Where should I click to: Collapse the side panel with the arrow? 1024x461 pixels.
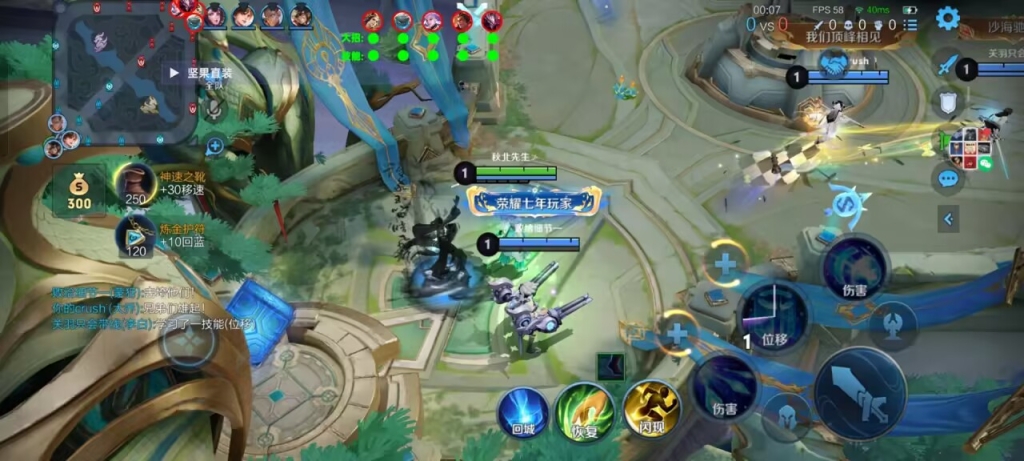pos(948,218)
